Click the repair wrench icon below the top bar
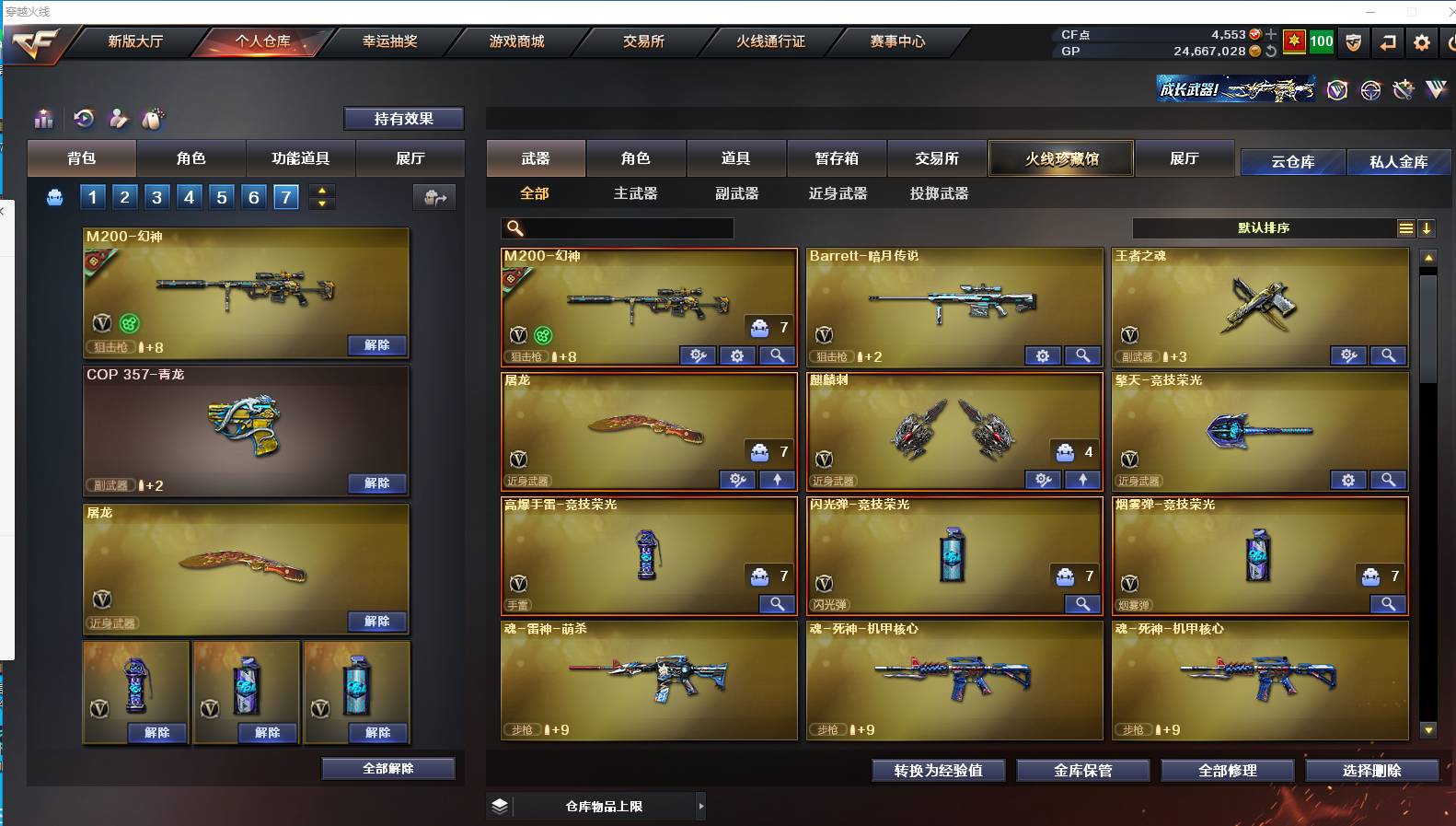1456x826 pixels. pos(1404,89)
